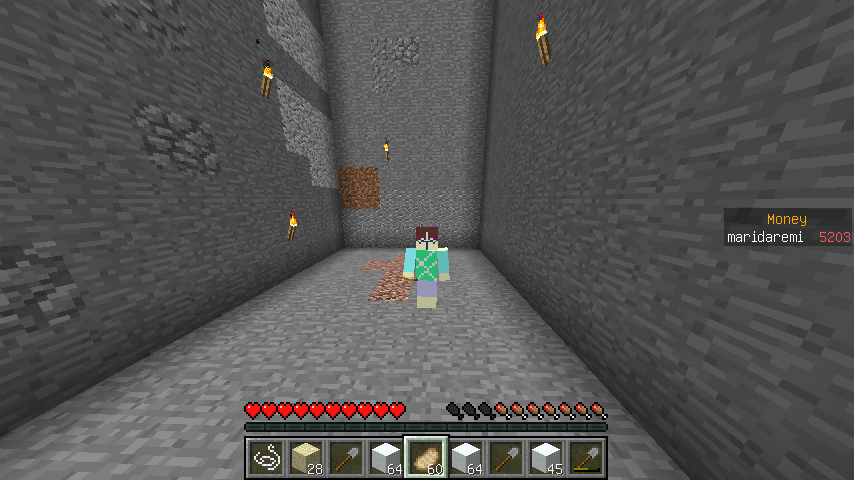Select the string item hotbar slot
Image resolution: width=854 pixels, height=480 pixels.
click(x=265, y=458)
